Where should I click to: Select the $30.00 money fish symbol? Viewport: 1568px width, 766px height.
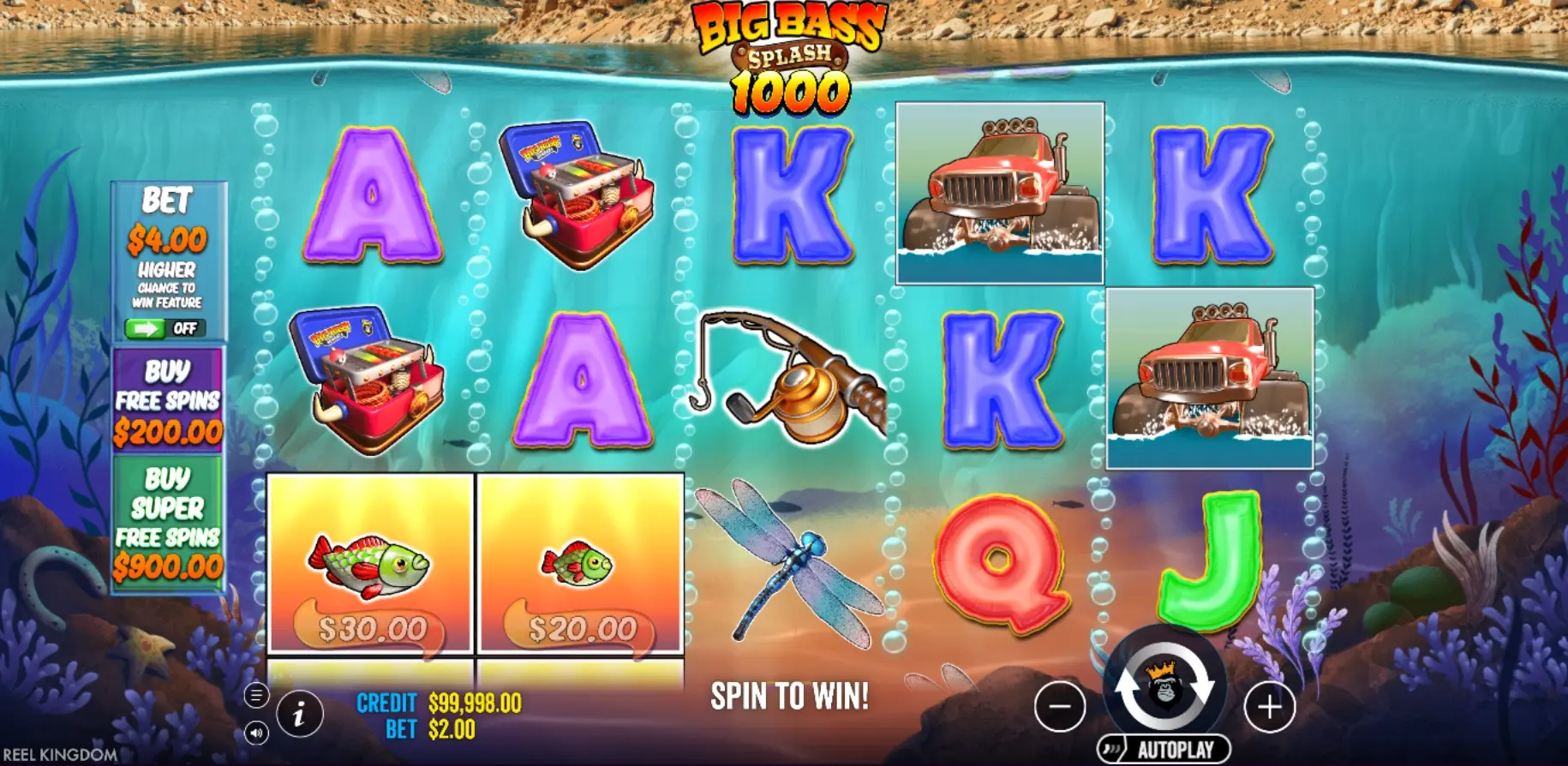click(x=370, y=566)
